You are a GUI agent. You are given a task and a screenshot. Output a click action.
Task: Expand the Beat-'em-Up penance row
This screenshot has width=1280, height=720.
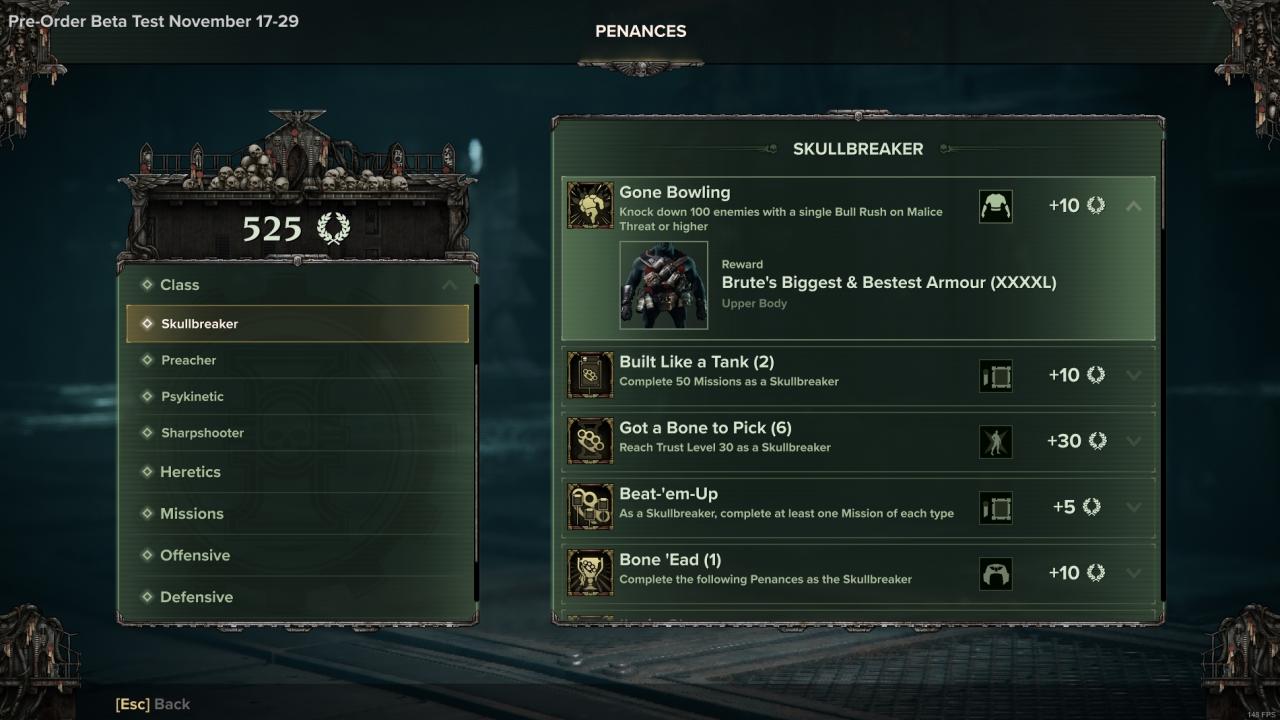[1133, 507]
